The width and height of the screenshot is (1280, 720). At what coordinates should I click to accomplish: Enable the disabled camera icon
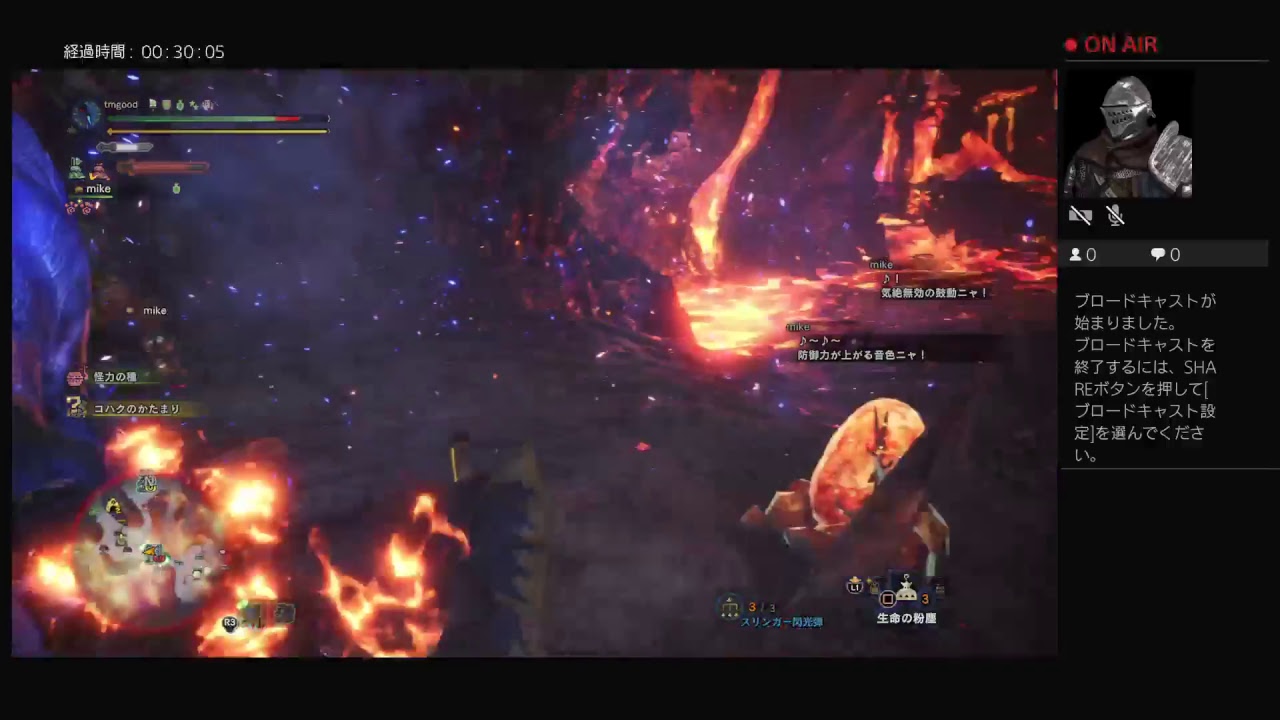(x=1080, y=215)
